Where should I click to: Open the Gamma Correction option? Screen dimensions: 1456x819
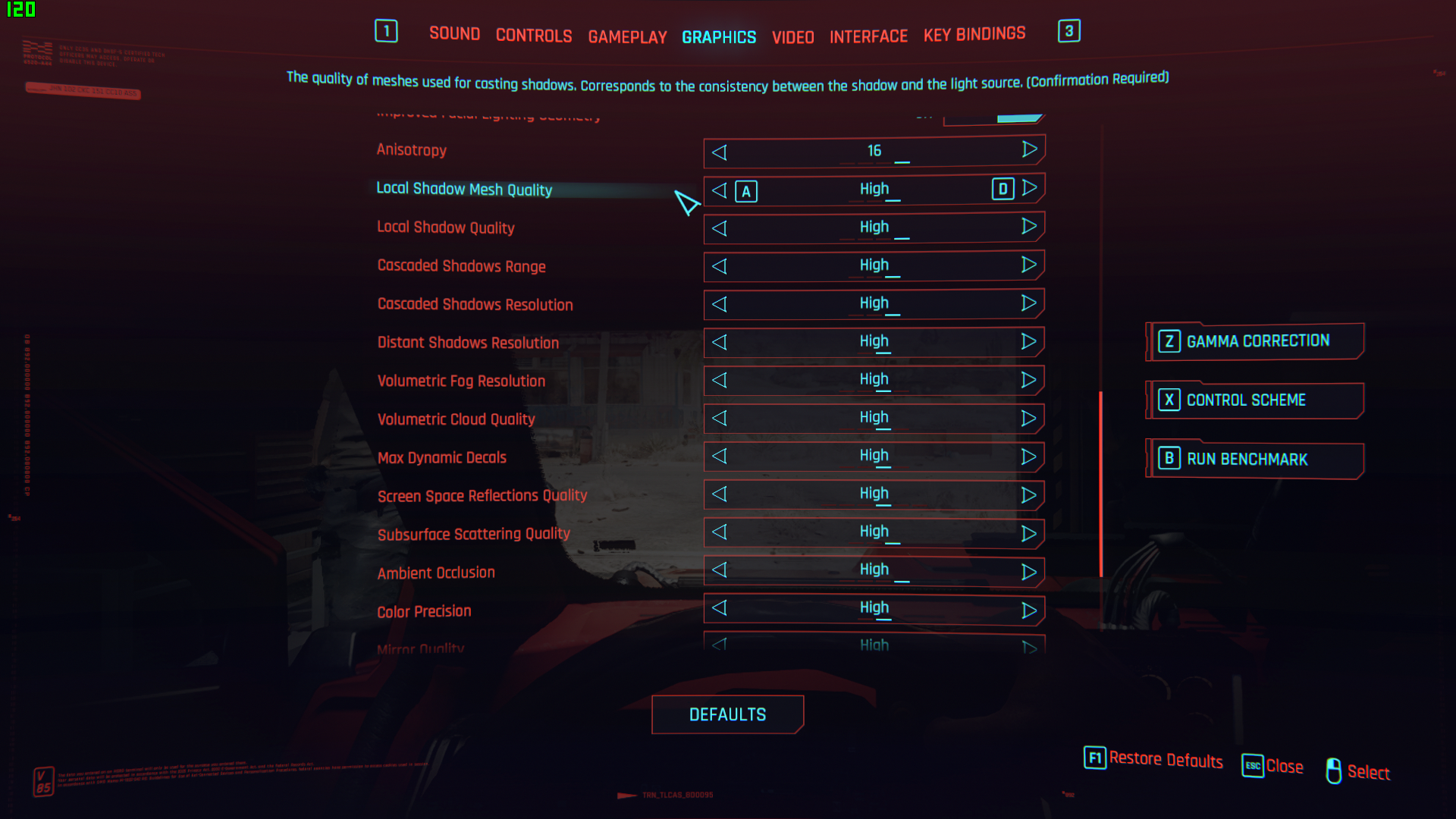point(1256,341)
